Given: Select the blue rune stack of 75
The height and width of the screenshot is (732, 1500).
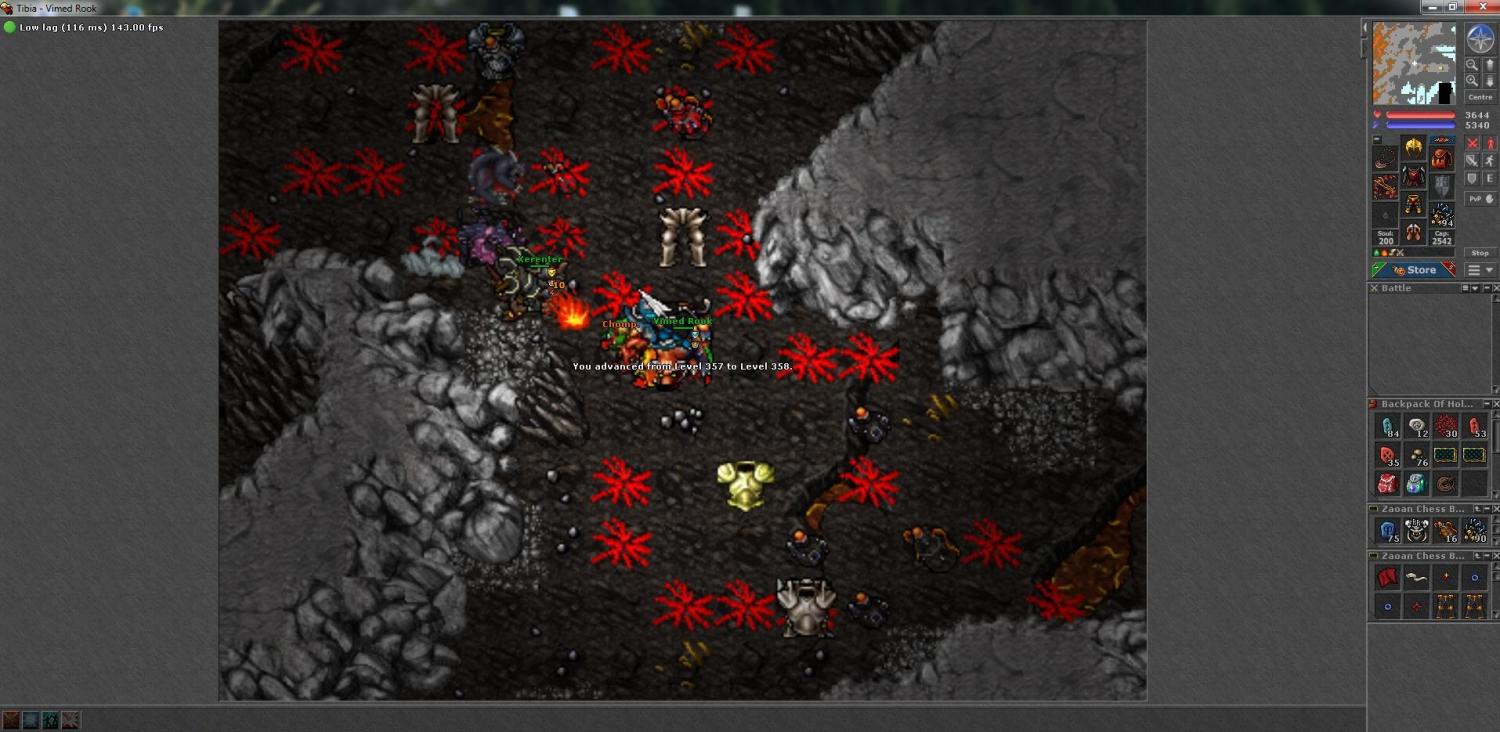Looking at the screenshot, I should [x=1387, y=531].
